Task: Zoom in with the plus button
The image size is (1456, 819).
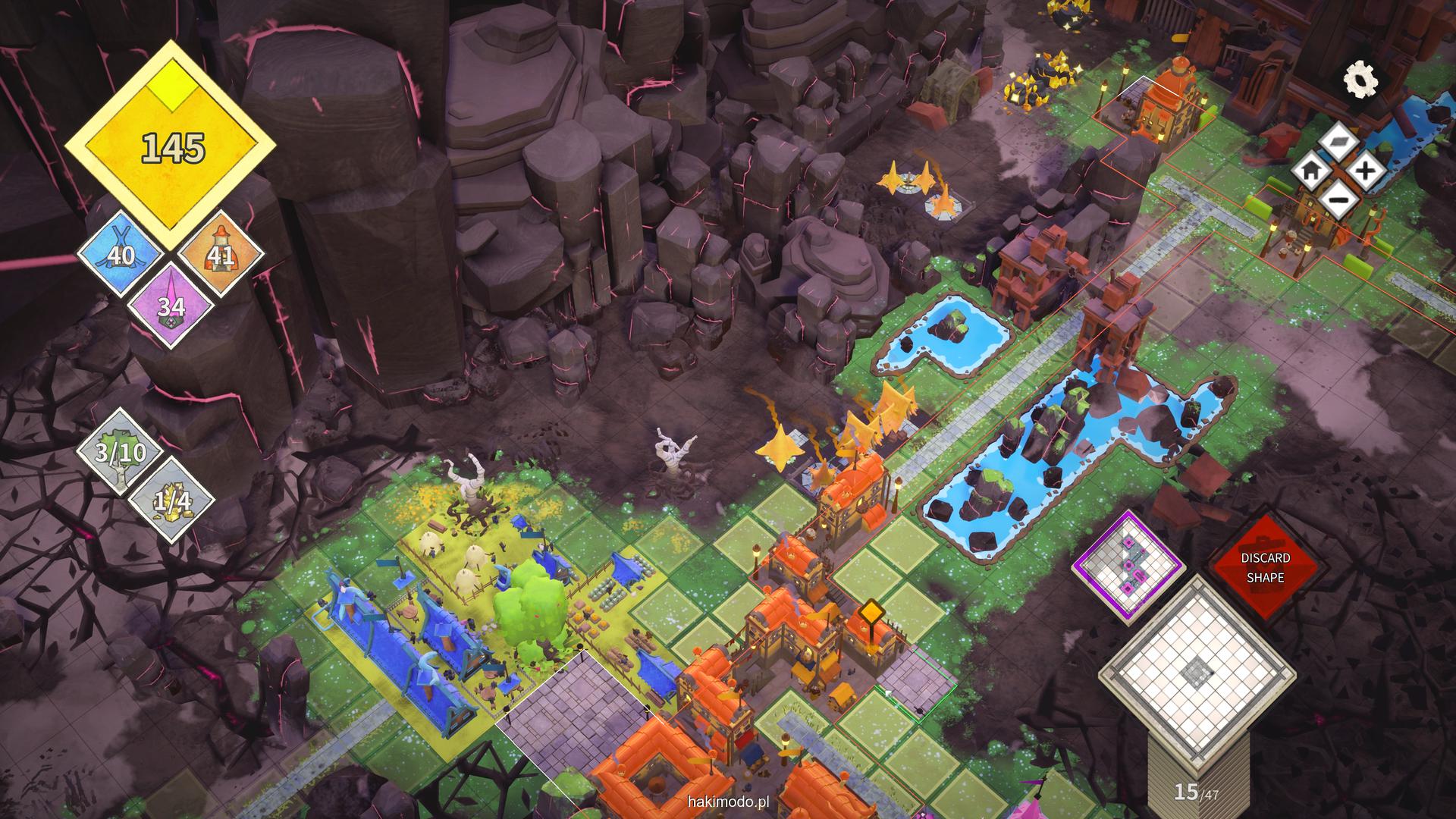Action: [1366, 171]
